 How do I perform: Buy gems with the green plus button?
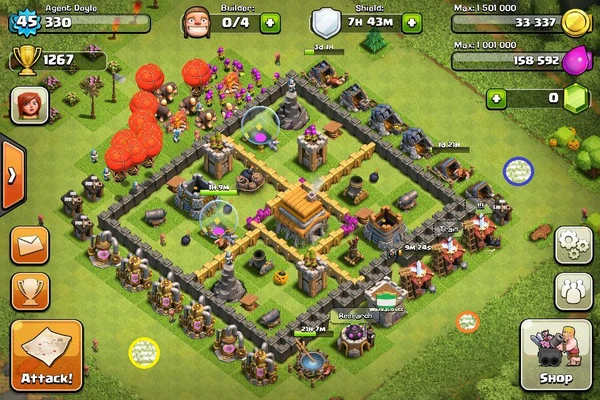click(x=497, y=98)
